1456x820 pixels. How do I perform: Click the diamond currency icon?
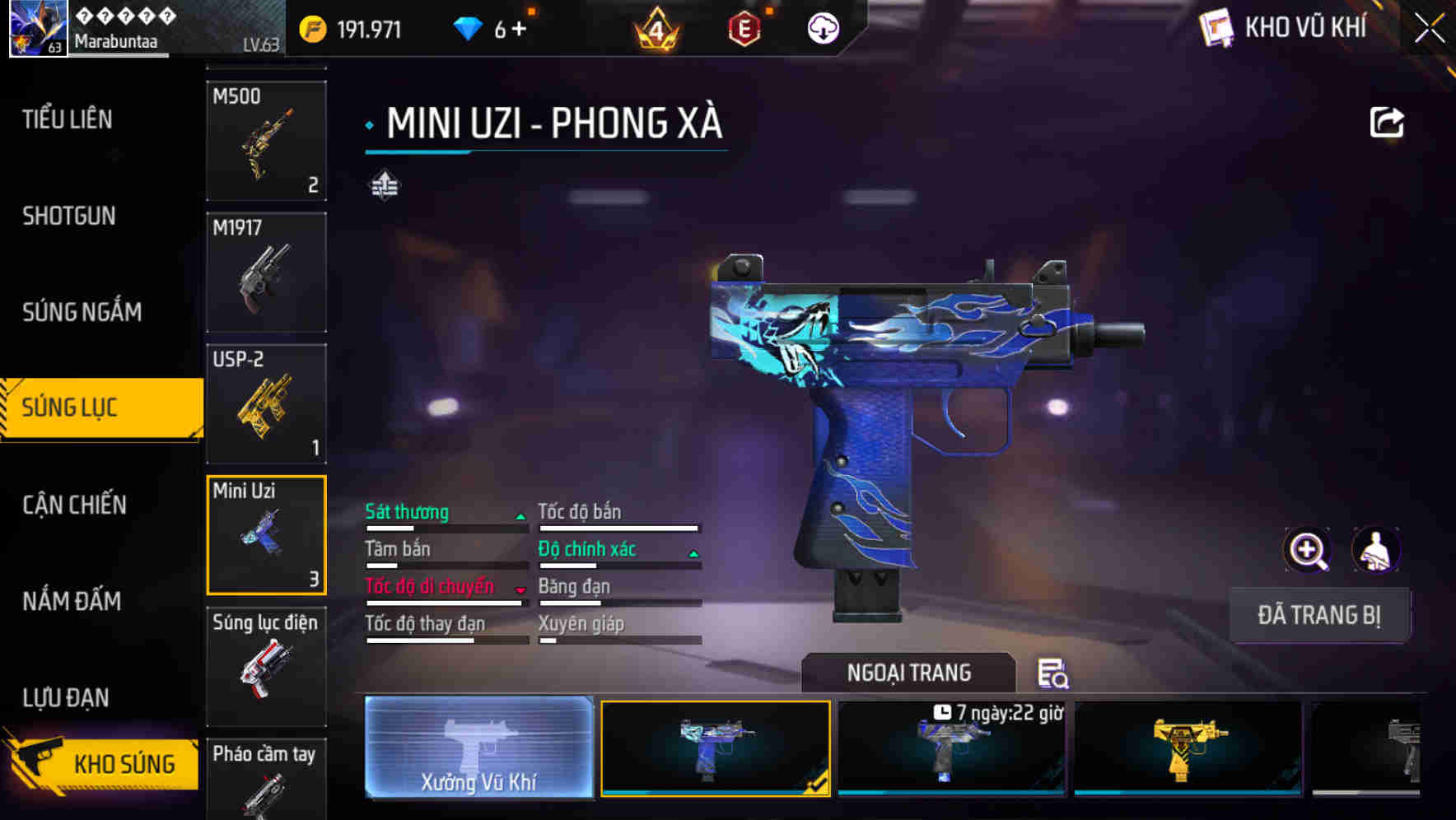click(x=469, y=28)
